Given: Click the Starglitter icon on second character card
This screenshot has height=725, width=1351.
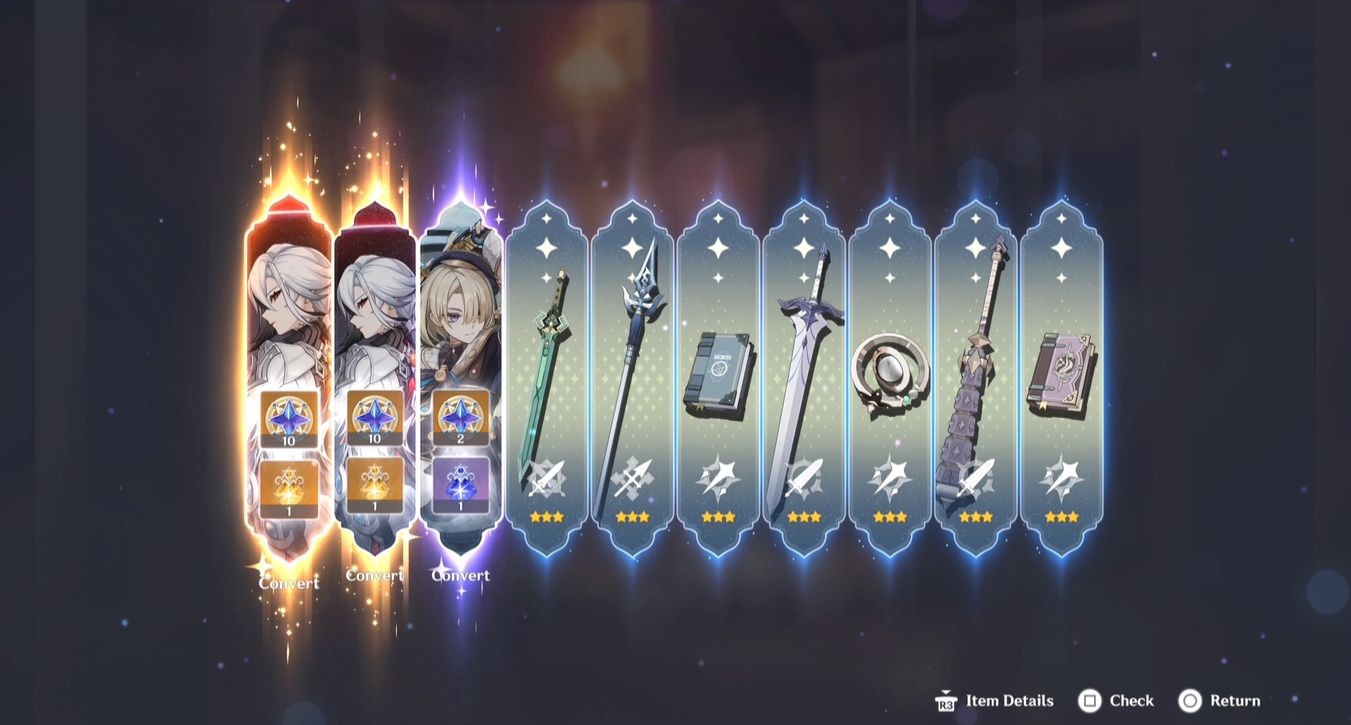Looking at the screenshot, I should 376,419.
